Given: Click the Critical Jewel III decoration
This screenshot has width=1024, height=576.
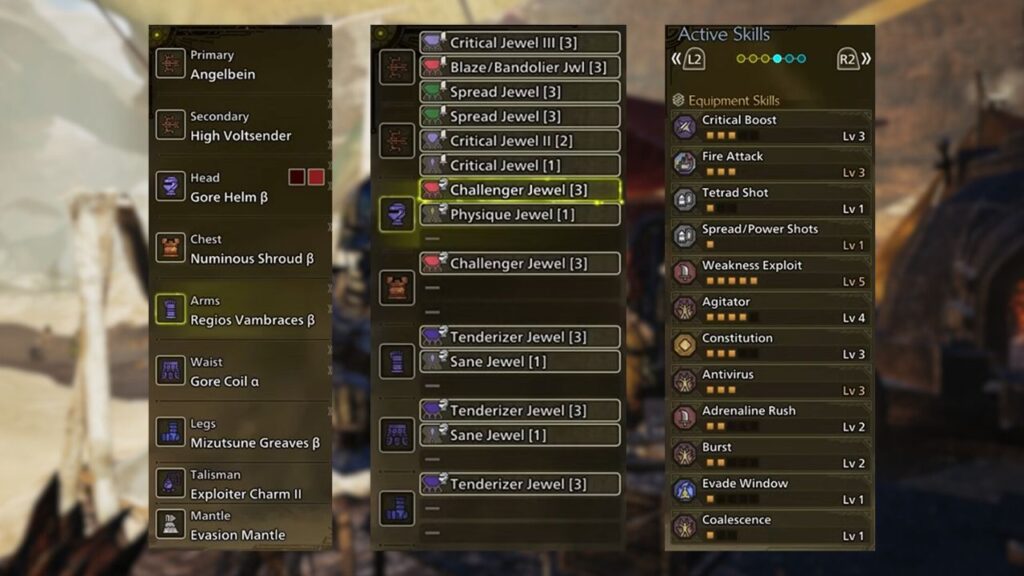Looking at the screenshot, I should (519, 43).
